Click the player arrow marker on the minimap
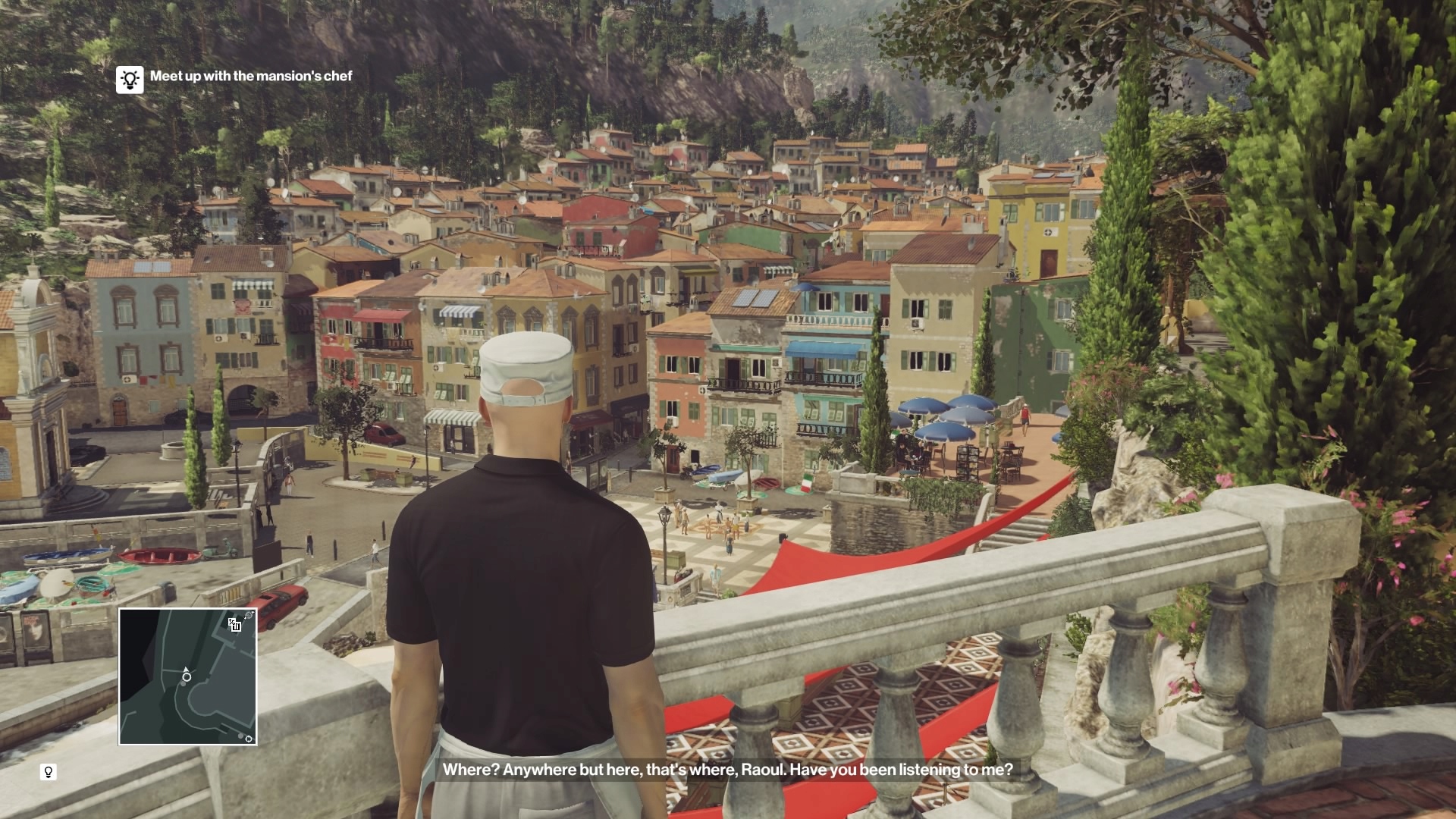Viewport: 1456px width, 819px height. click(186, 670)
